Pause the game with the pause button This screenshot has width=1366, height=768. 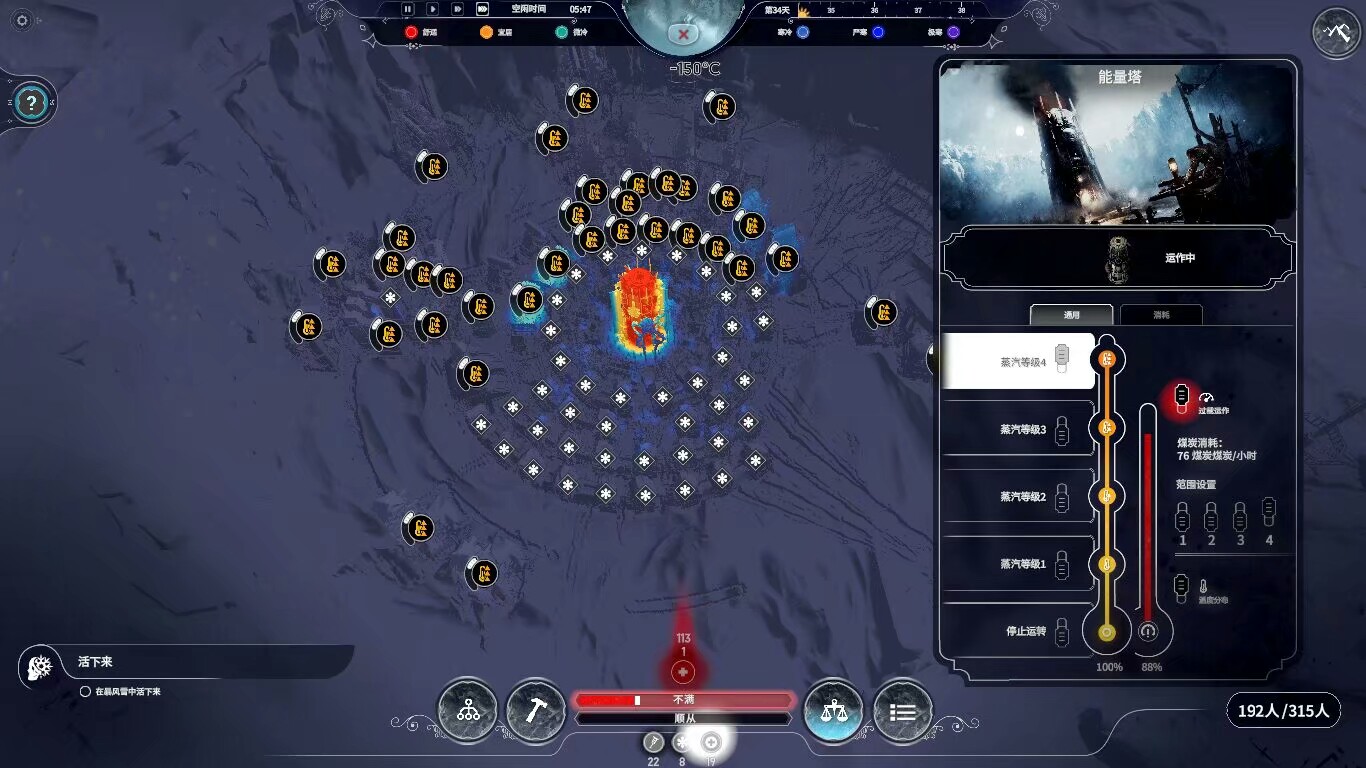(408, 9)
